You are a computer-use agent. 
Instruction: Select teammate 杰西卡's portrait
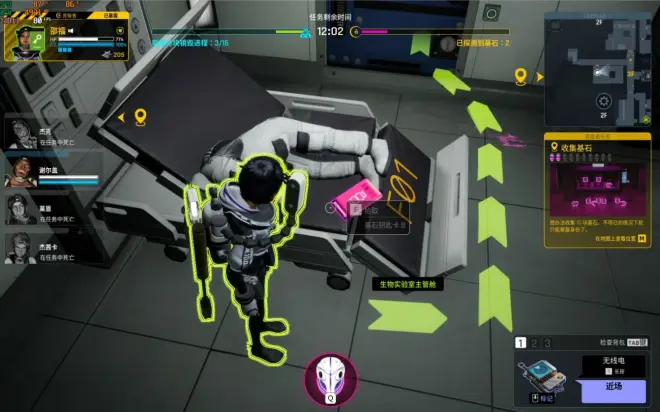[22, 246]
